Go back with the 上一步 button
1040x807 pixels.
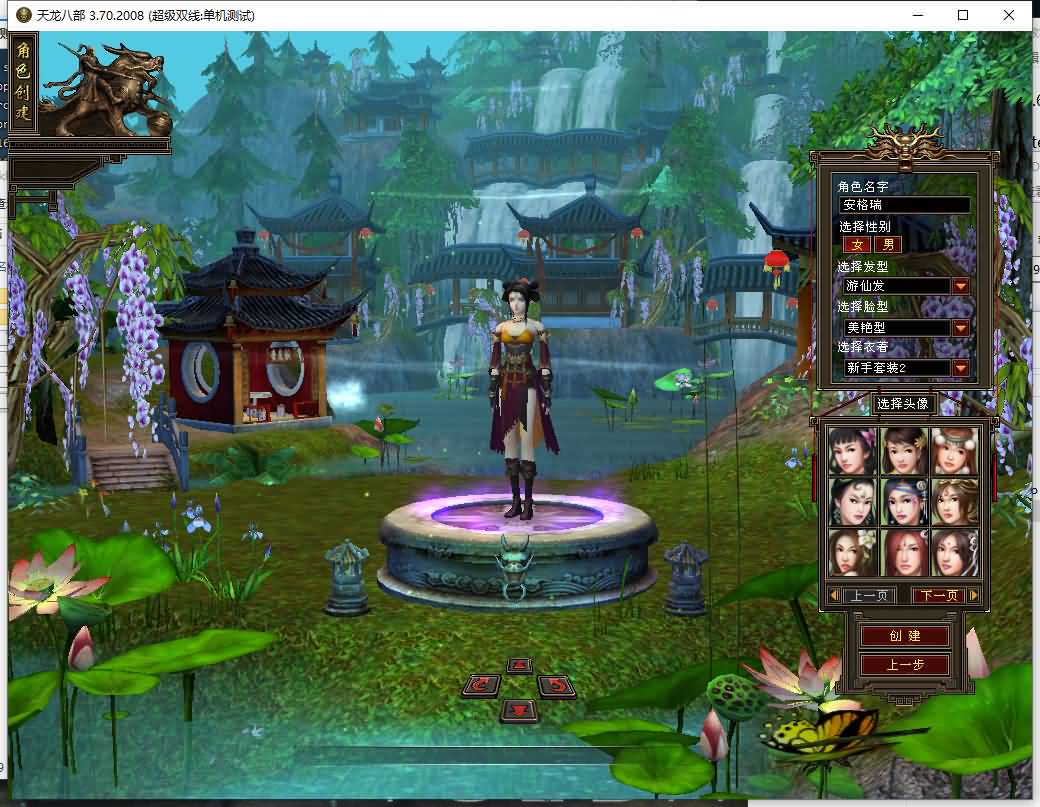click(904, 665)
